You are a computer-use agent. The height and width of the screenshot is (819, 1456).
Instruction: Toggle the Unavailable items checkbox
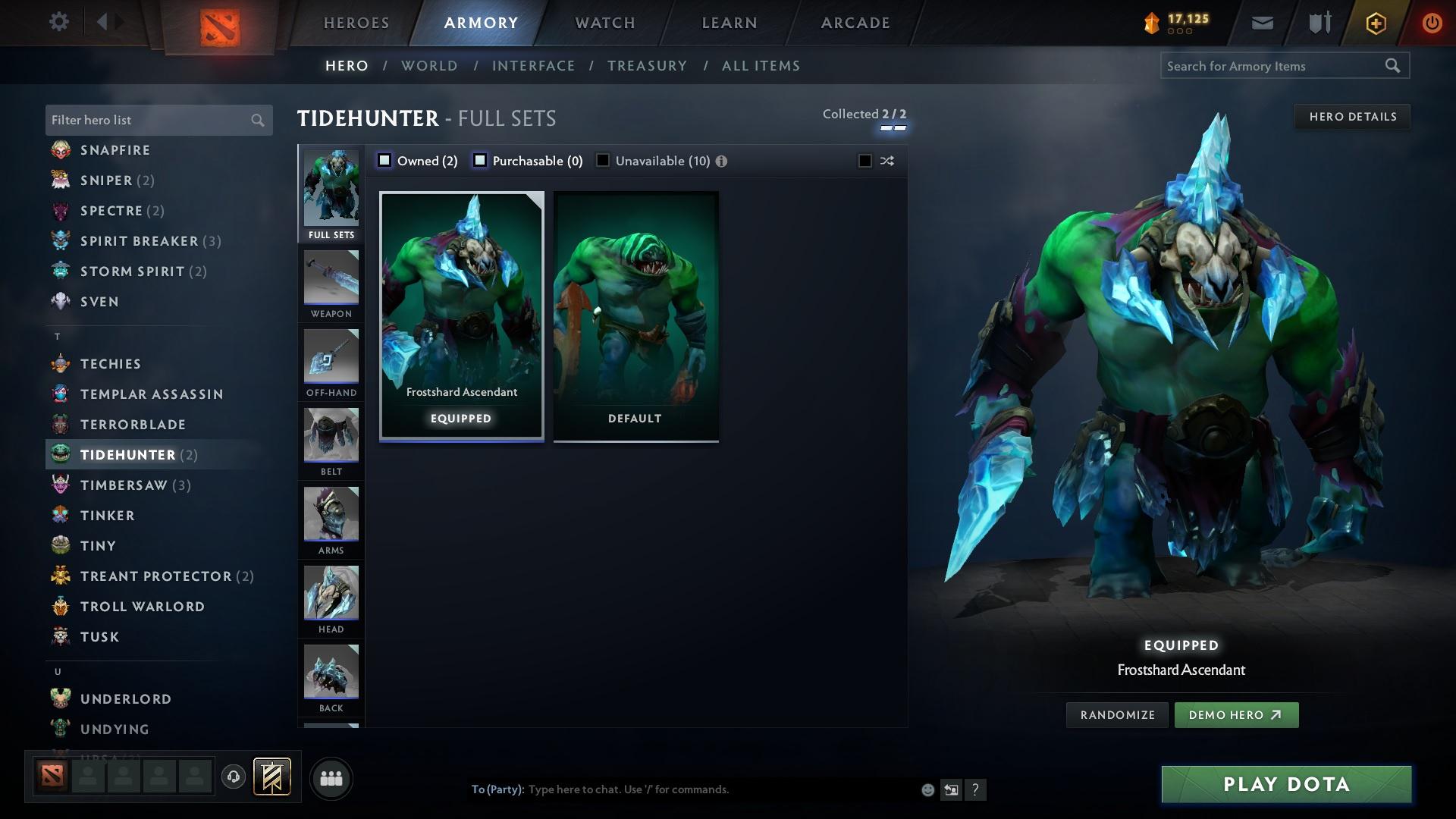(x=603, y=160)
